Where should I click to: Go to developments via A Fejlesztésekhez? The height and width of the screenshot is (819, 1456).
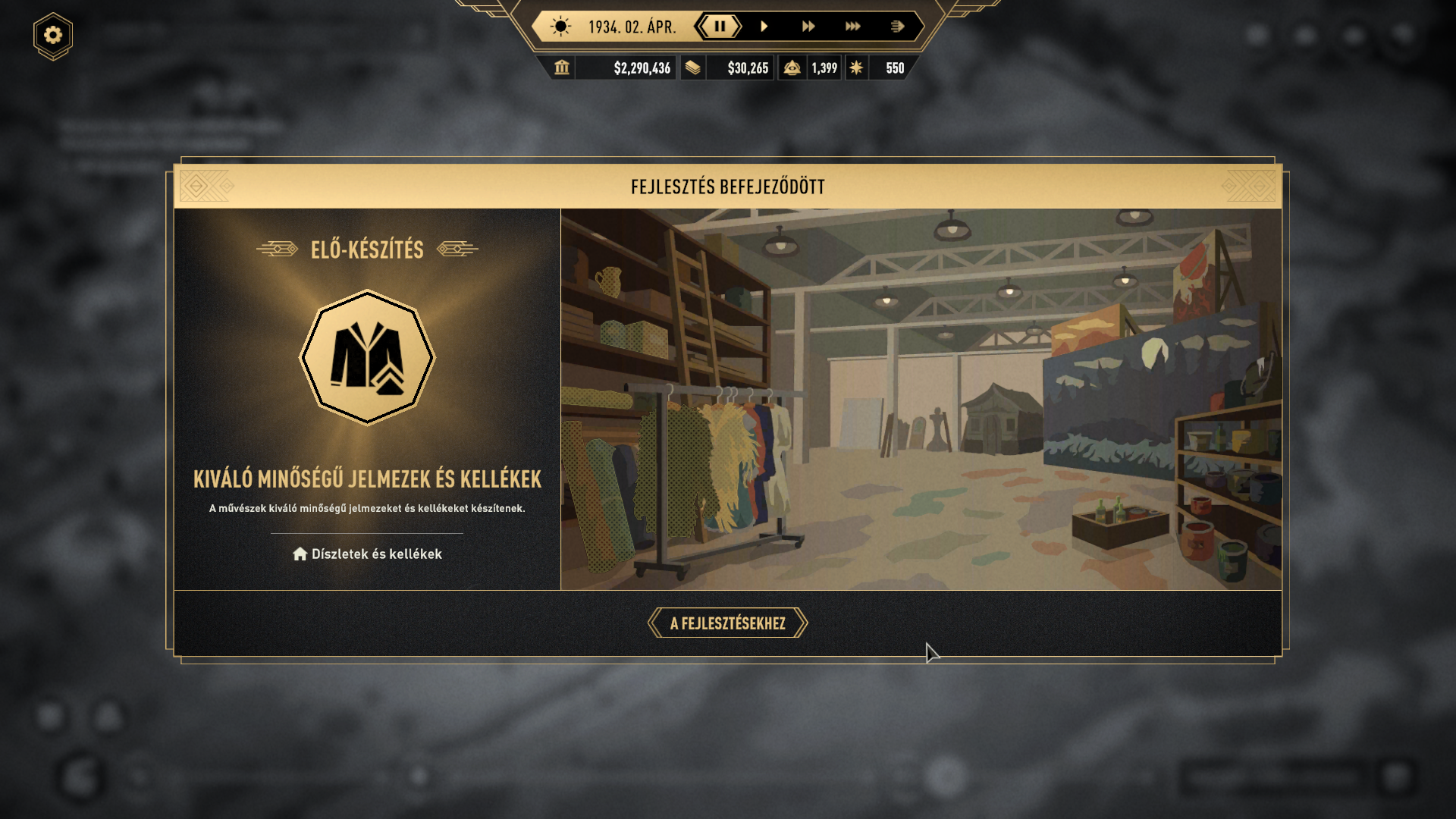[x=728, y=623]
